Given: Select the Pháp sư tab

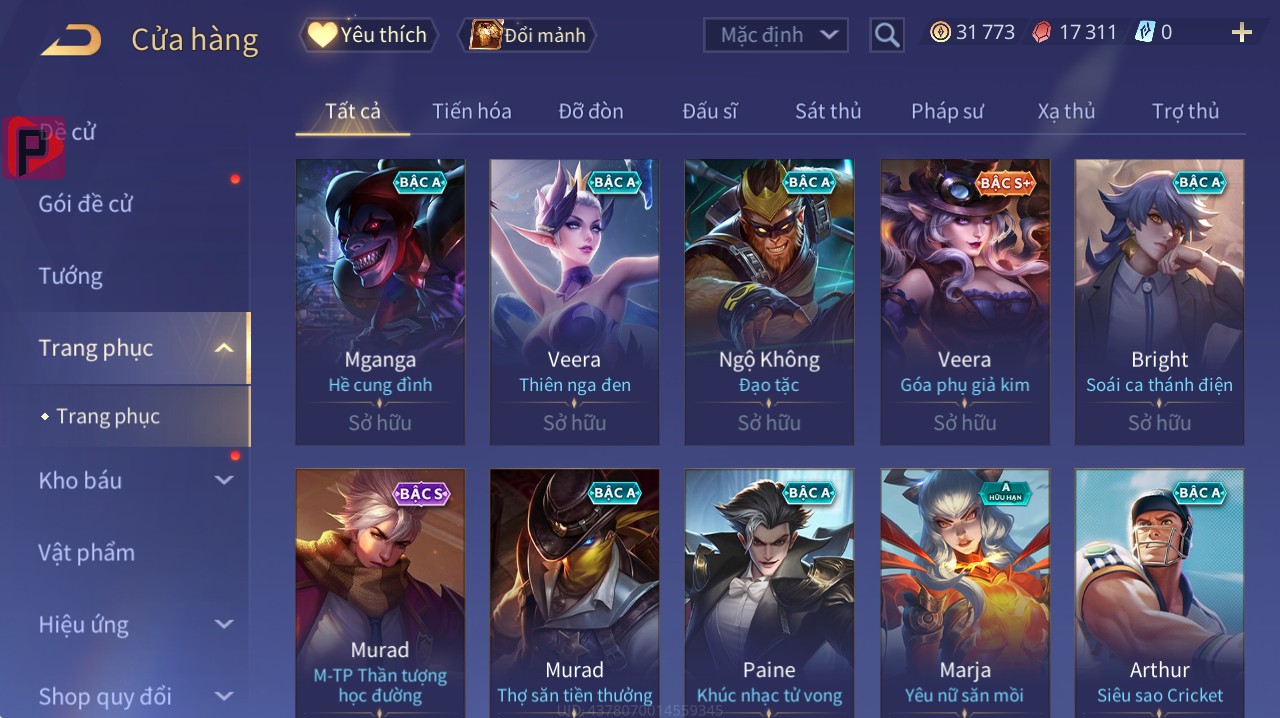Looking at the screenshot, I should 947,111.
